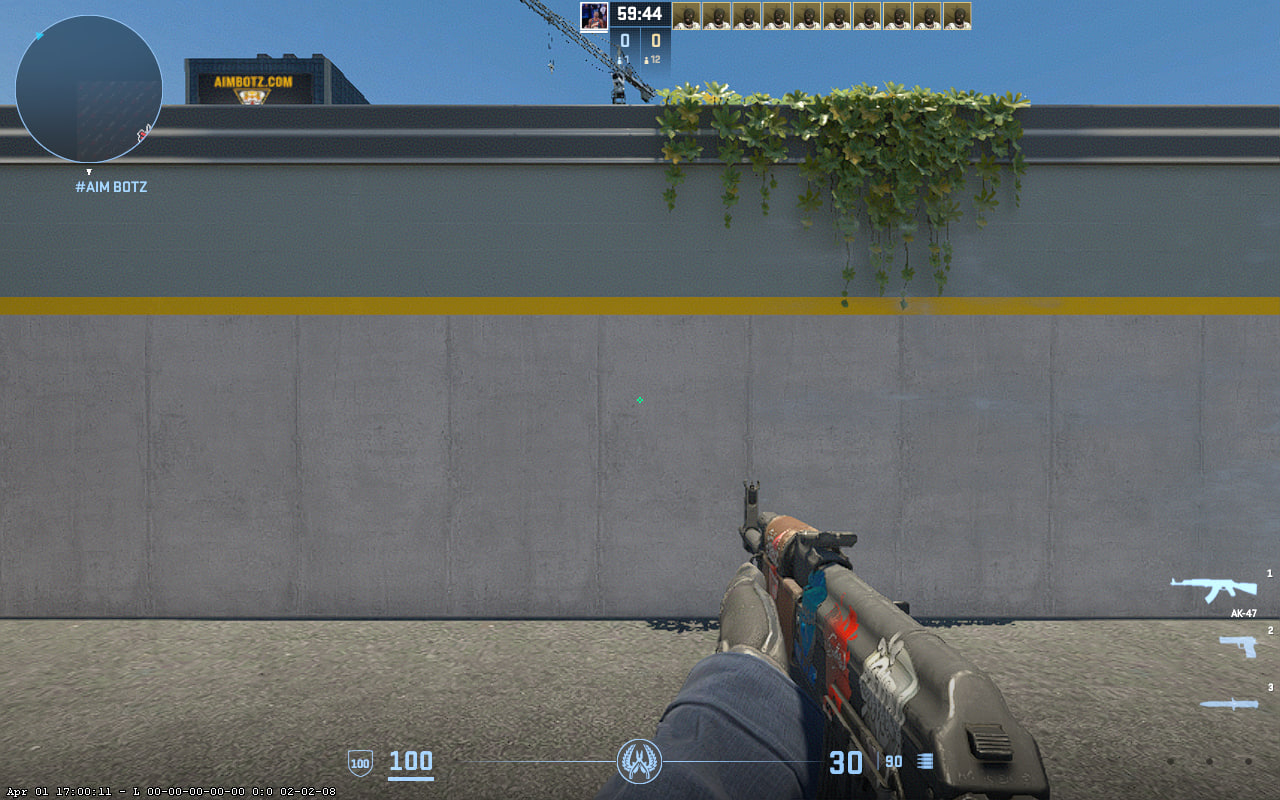
Task: Click the #AIM BOTZ map label
Action: tap(110, 186)
